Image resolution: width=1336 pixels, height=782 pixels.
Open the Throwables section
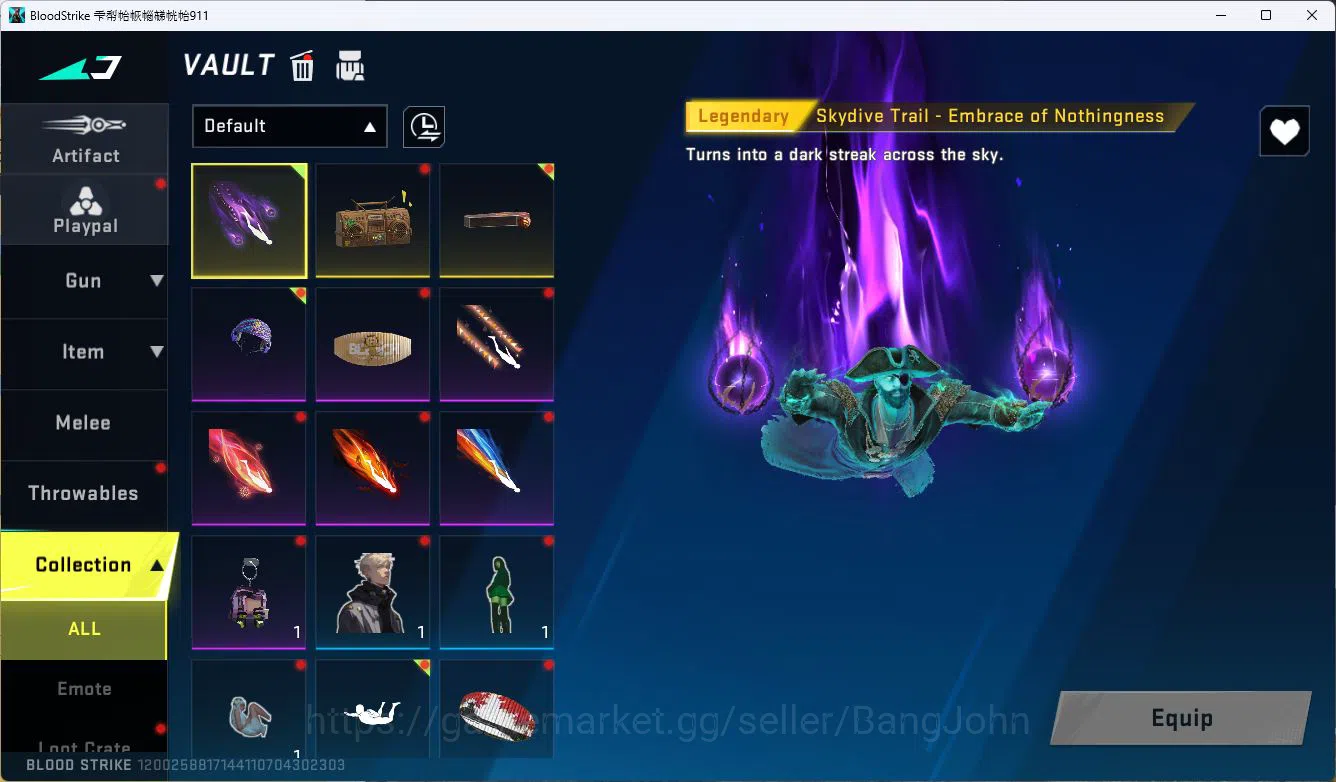[x=84, y=493]
